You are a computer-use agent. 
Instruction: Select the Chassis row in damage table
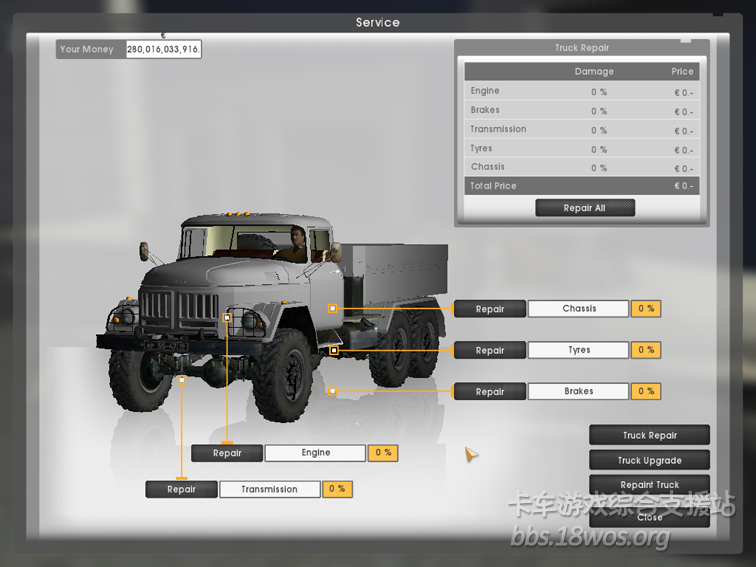pyautogui.click(x=581, y=167)
